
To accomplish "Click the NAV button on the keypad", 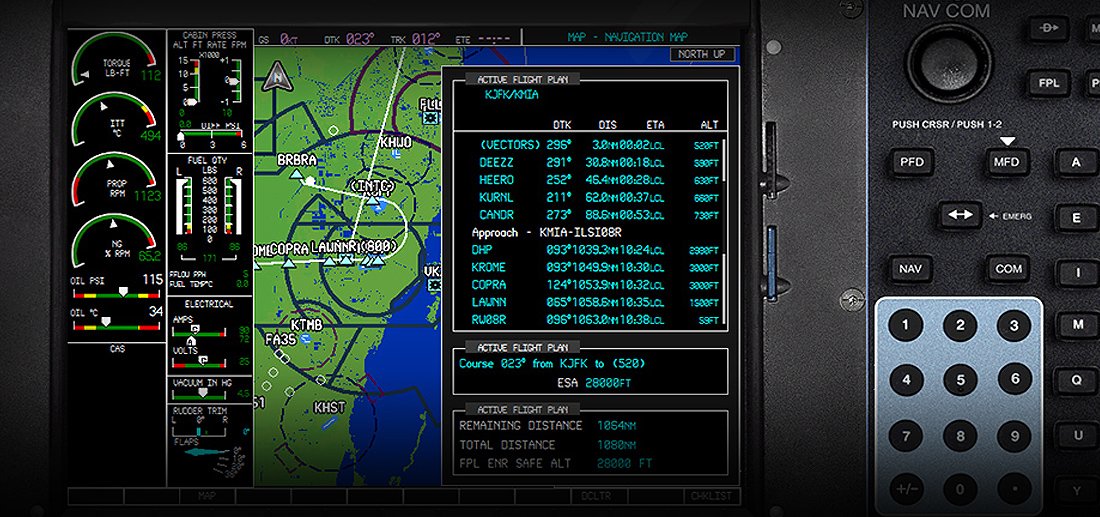I will coord(911,269).
